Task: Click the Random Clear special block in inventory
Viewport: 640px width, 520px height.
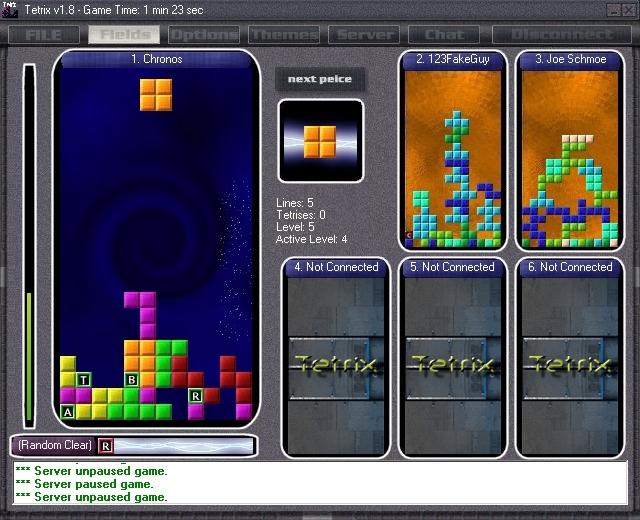Action: (106, 445)
